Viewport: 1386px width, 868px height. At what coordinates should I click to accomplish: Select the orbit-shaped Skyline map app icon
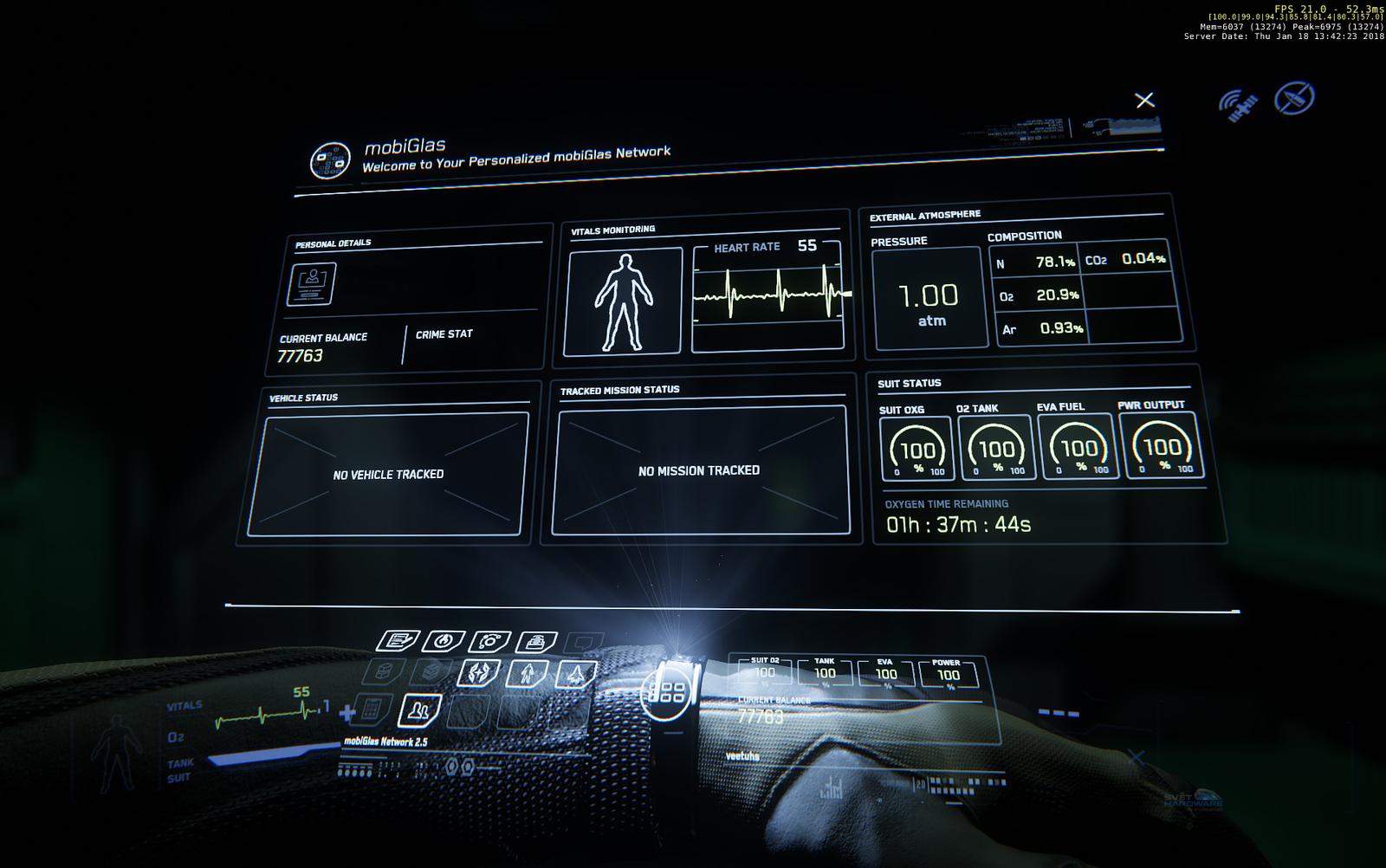click(489, 641)
